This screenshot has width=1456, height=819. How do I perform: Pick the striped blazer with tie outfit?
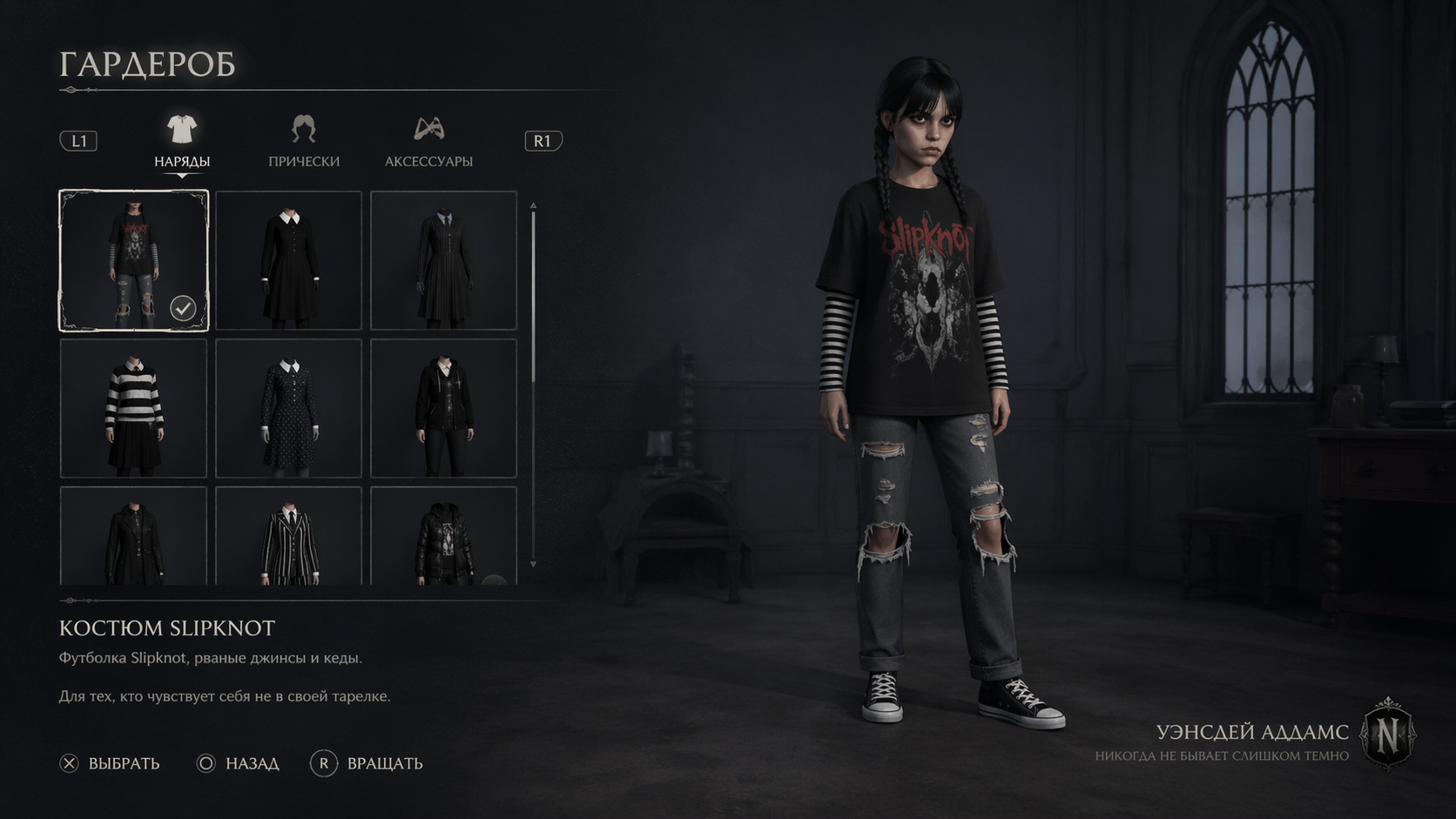pos(288,535)
